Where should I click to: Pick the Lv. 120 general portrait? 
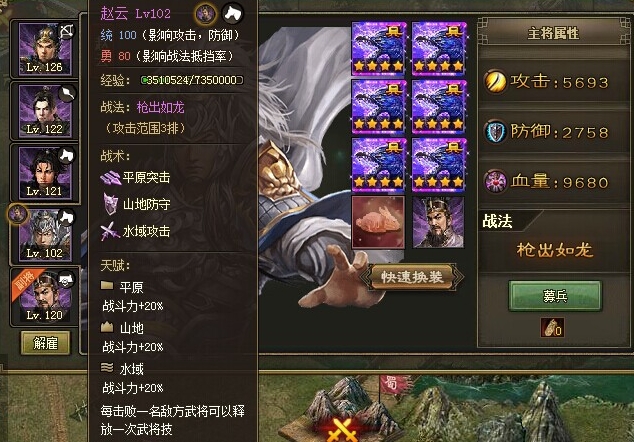click(45, 296)
